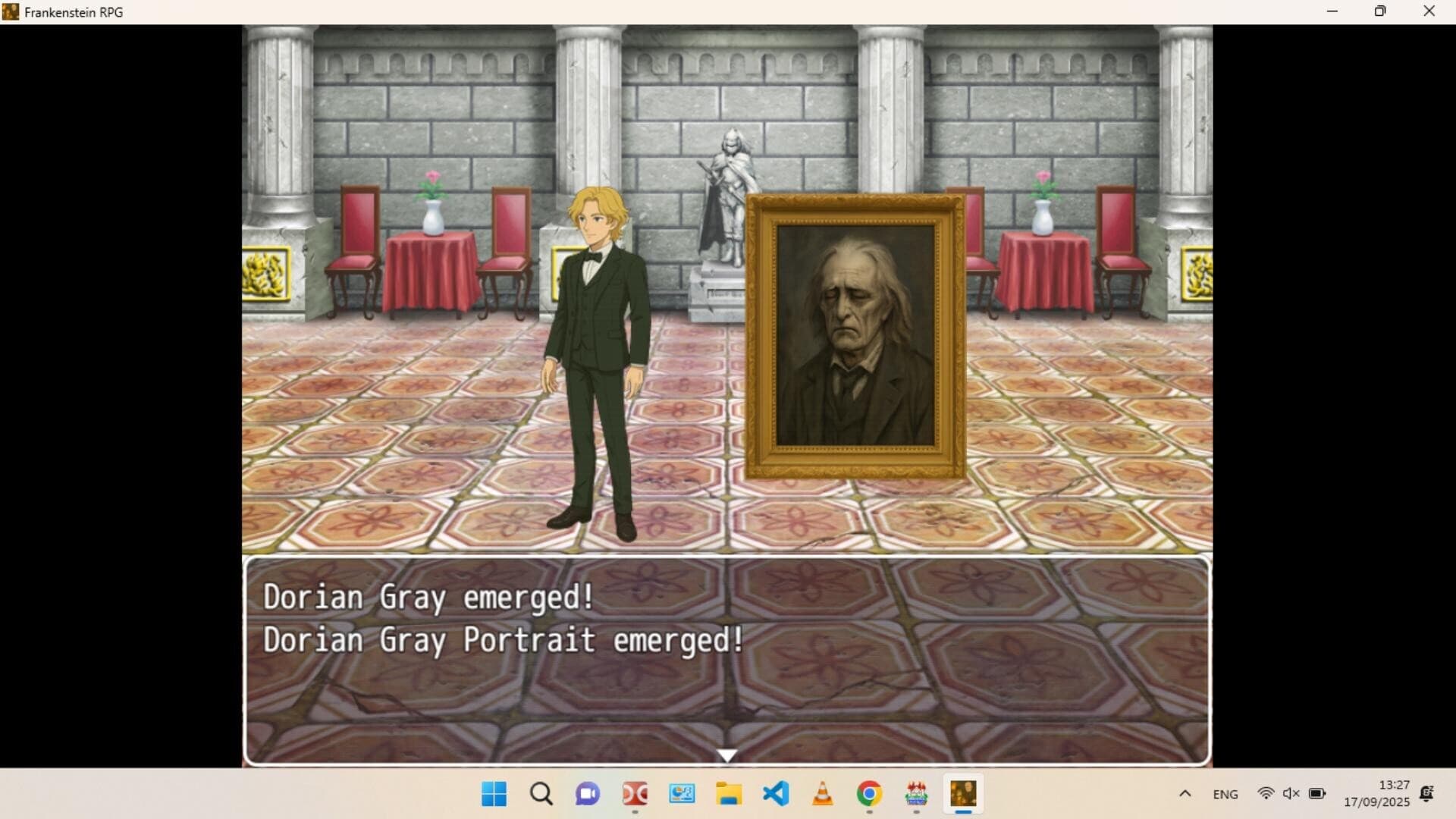
Task: Unmute the system volume
Action: (x=1291, y=794)
